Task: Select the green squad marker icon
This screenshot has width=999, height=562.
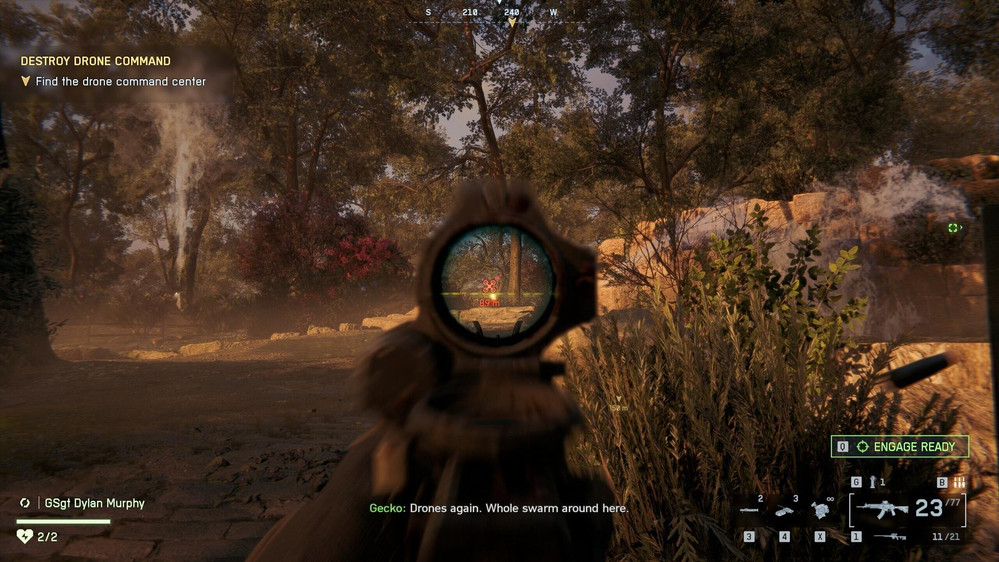Action: [953, 228]
